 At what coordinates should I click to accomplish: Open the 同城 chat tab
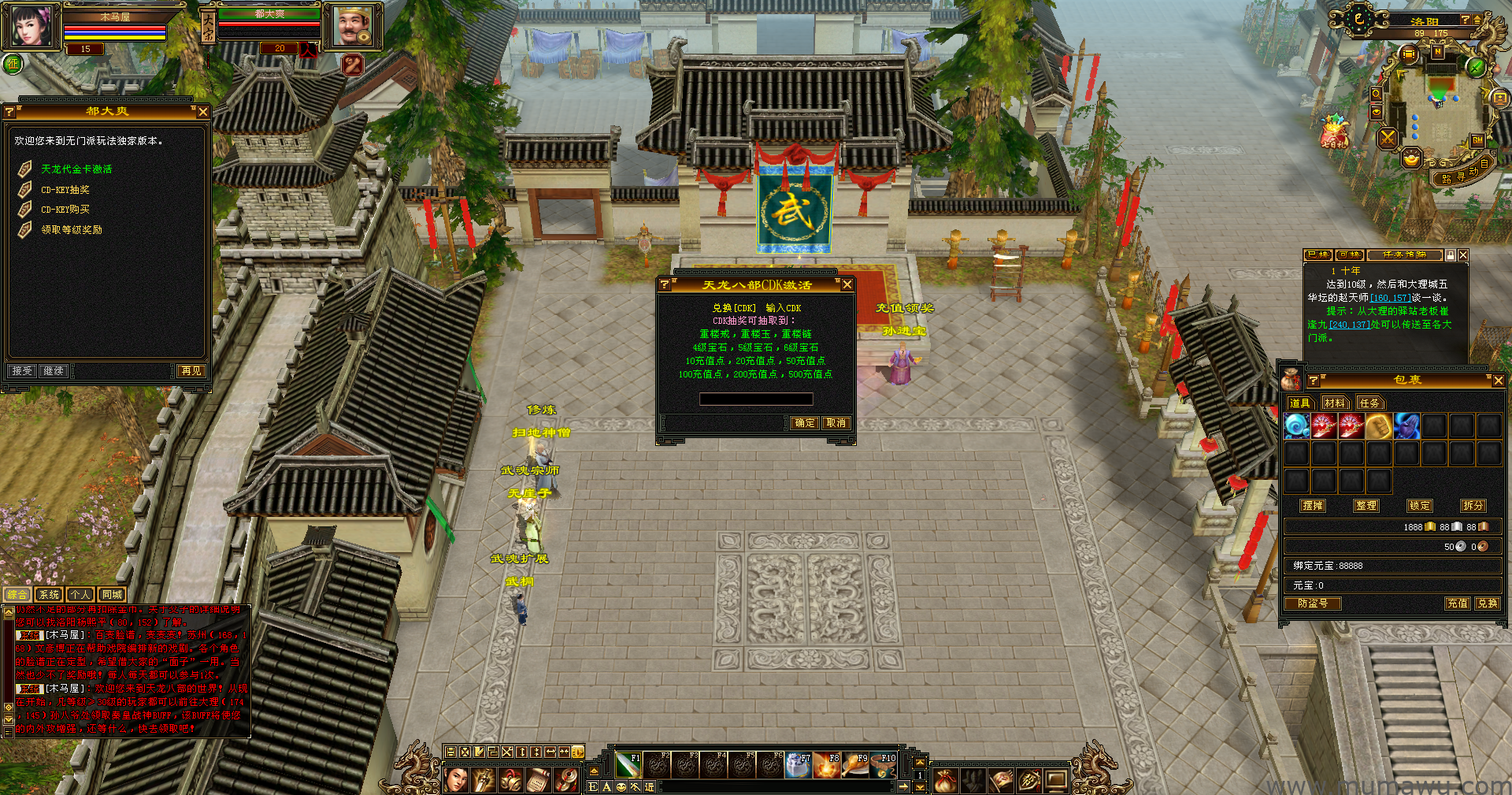click(x=112, y=595)
